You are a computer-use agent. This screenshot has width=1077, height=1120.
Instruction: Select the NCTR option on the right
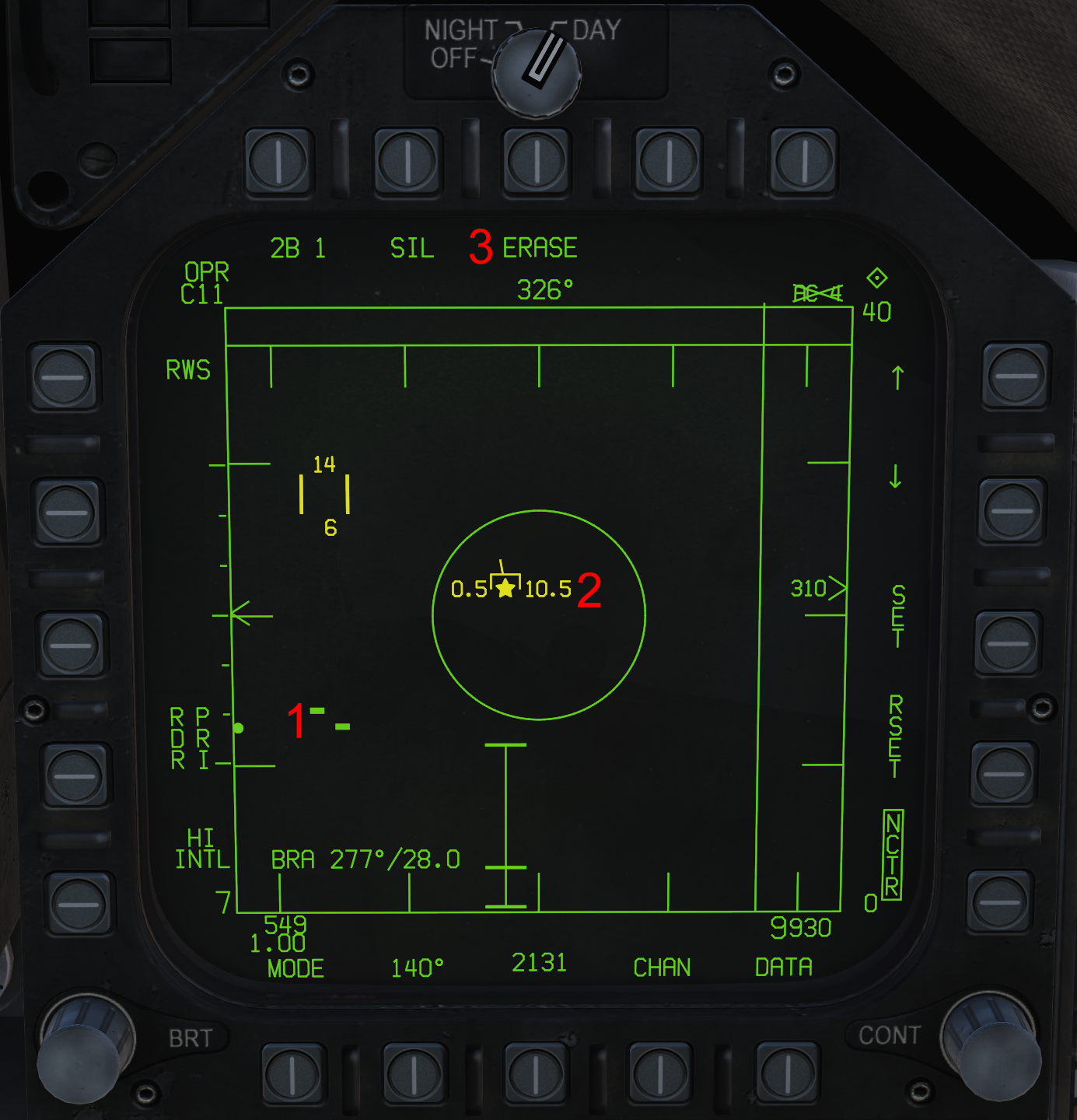pyautogui.click(x=891, y=856)
